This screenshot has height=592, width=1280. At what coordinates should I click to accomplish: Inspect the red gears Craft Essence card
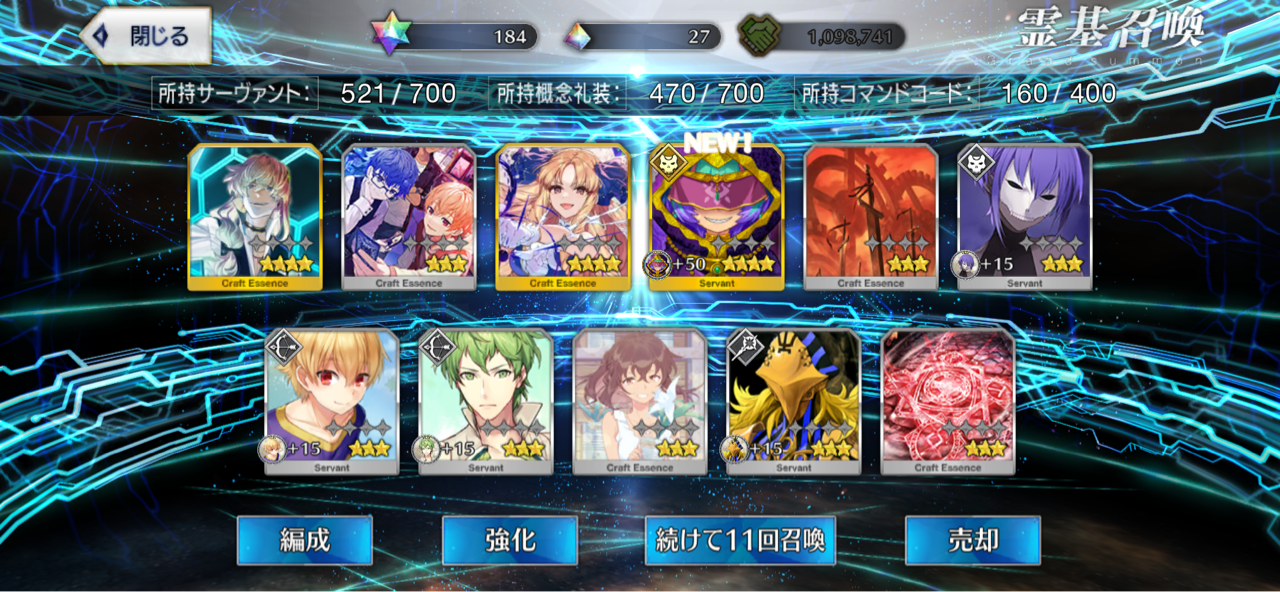coord(871,217)
